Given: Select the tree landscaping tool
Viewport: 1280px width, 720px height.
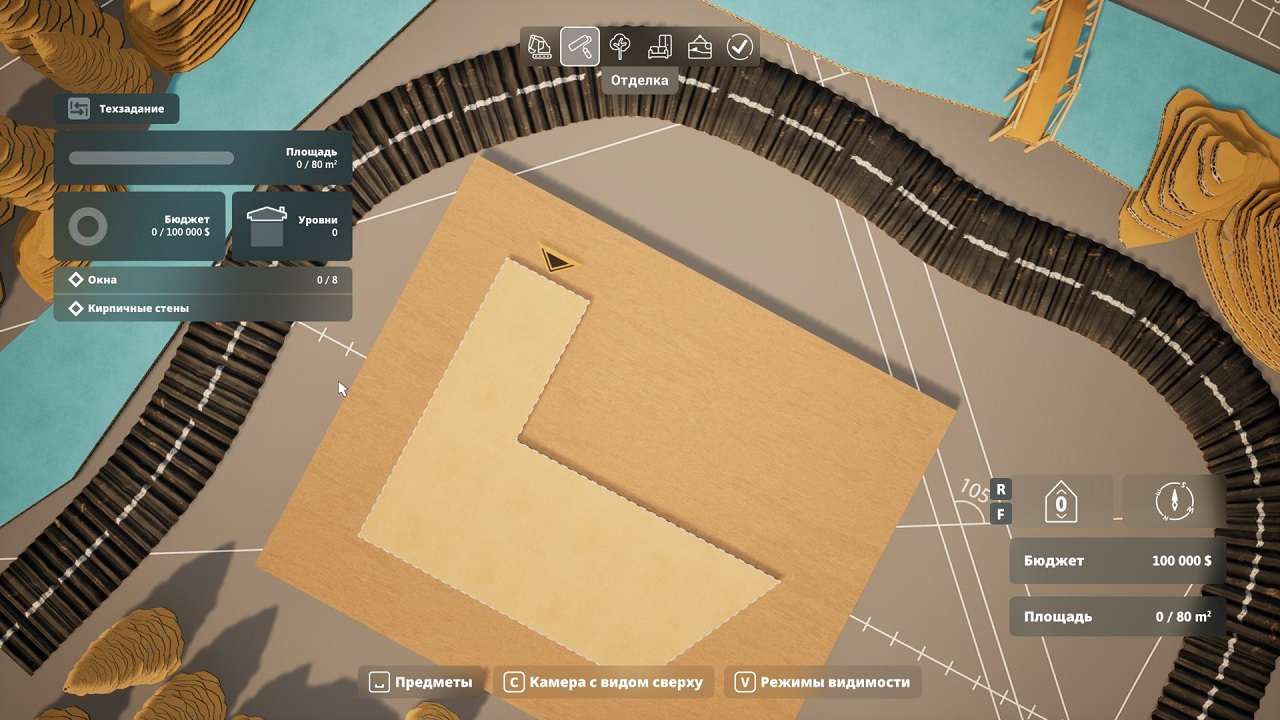Looking at the screenshot, I should [x=619, y=46].
